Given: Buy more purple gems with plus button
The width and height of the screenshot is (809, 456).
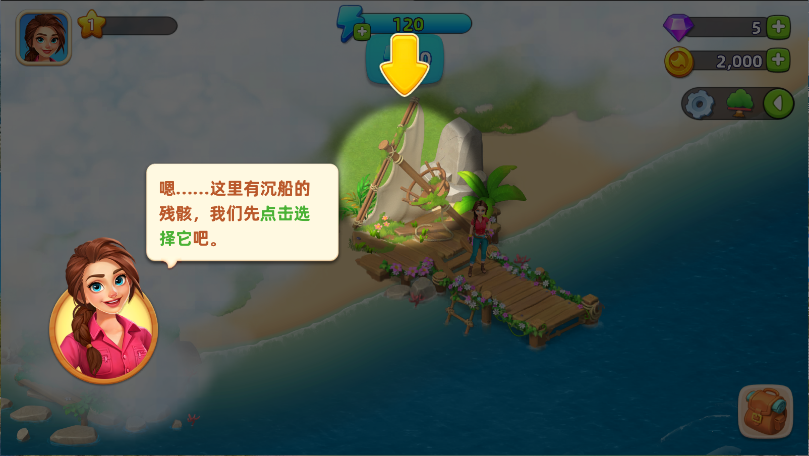Looking at the screenshot, I should click(778, 27).
